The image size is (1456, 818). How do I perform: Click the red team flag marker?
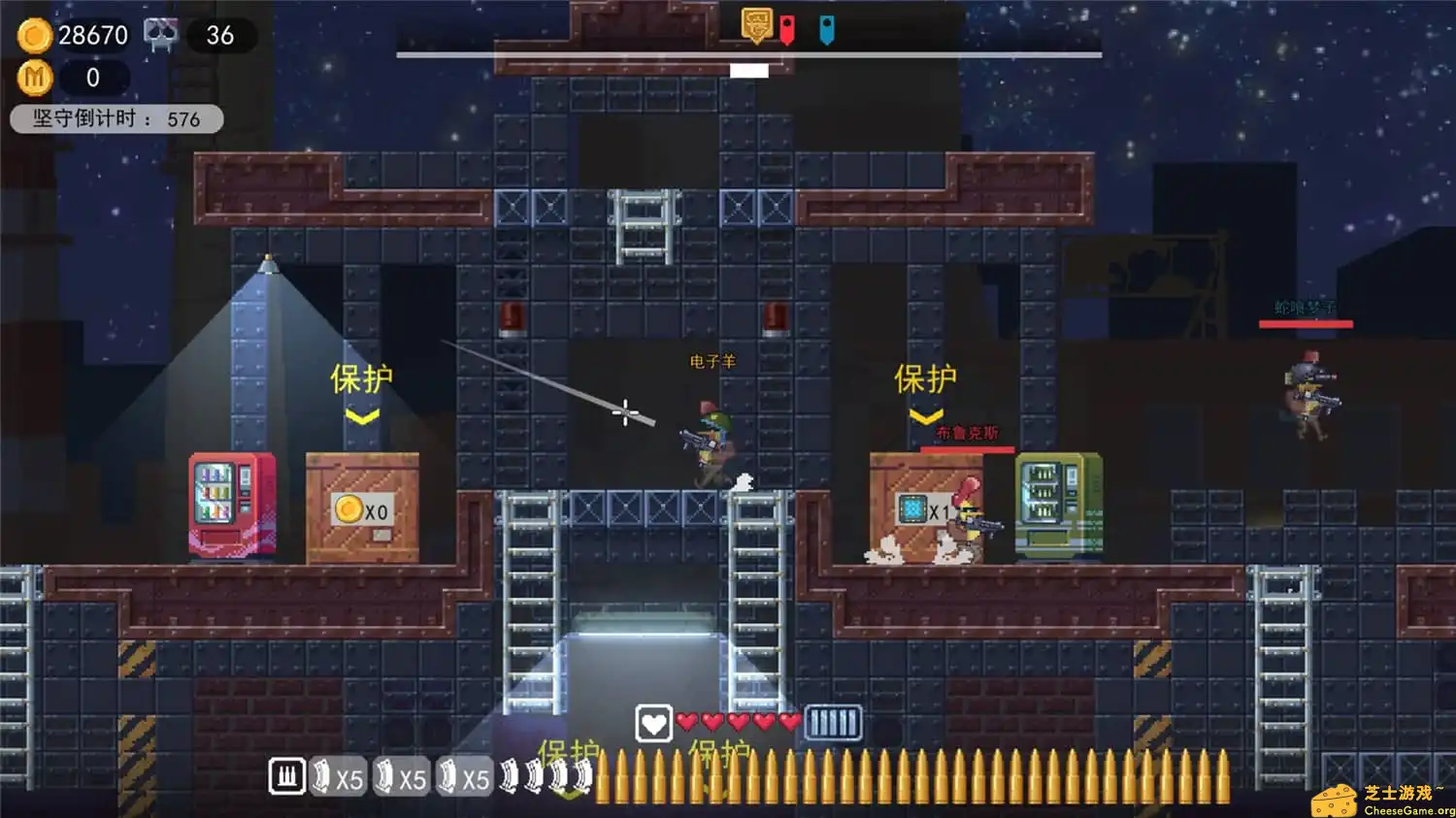tap(788, 26)
